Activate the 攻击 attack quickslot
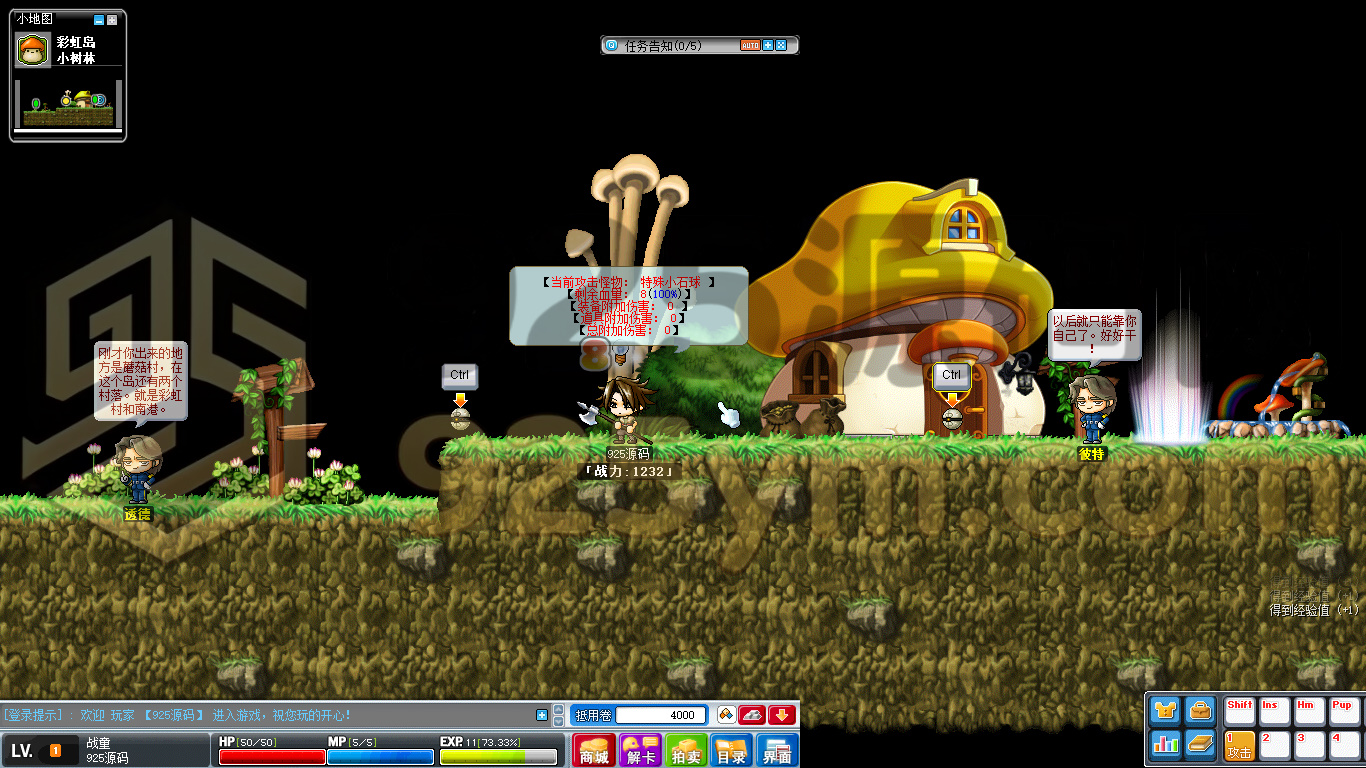The height and width of the screenshot is (768, 1366). [1240, 745]
